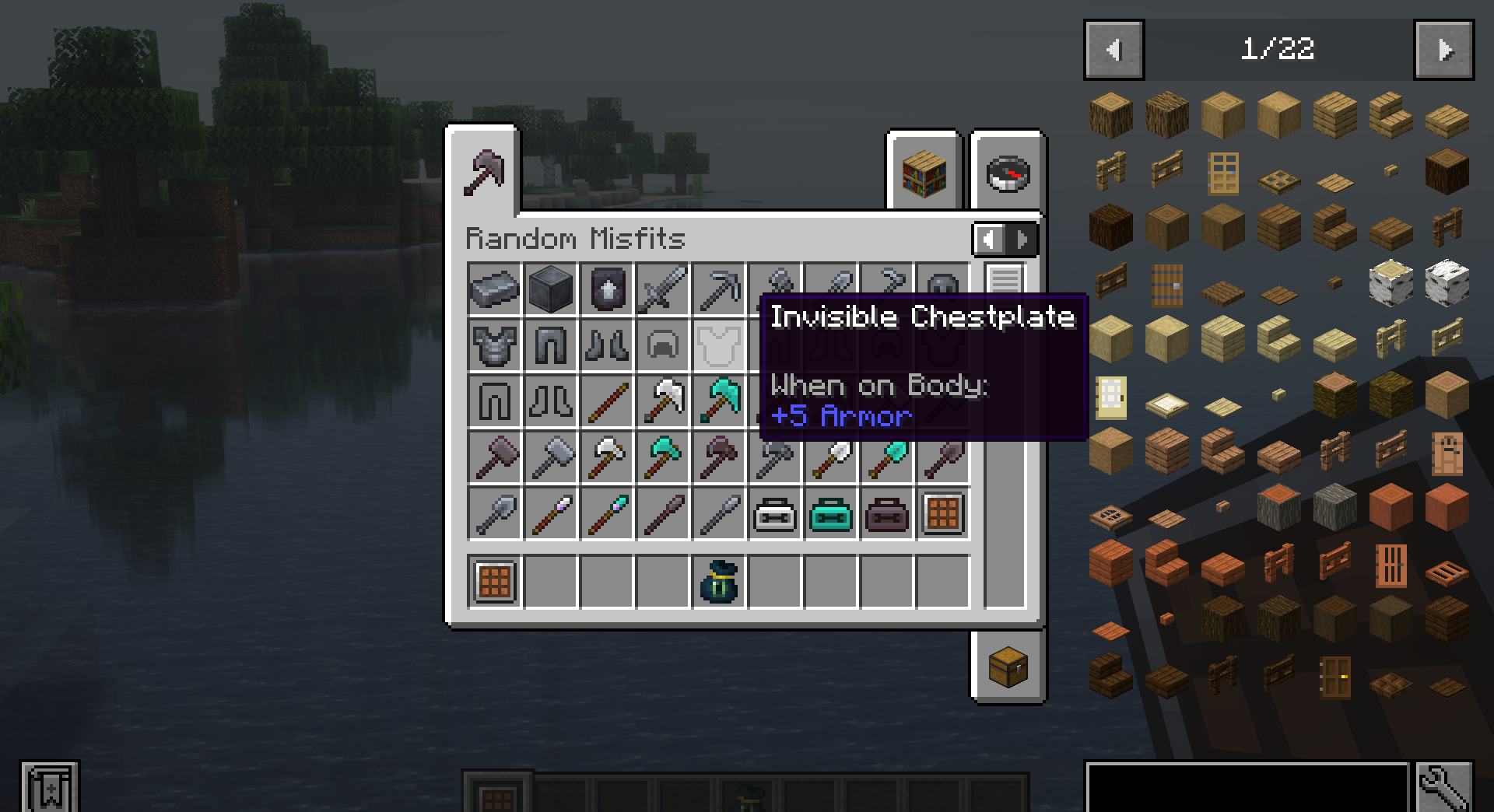Open the bookmark banner button
1494x812 pixels.
(50, 787)
